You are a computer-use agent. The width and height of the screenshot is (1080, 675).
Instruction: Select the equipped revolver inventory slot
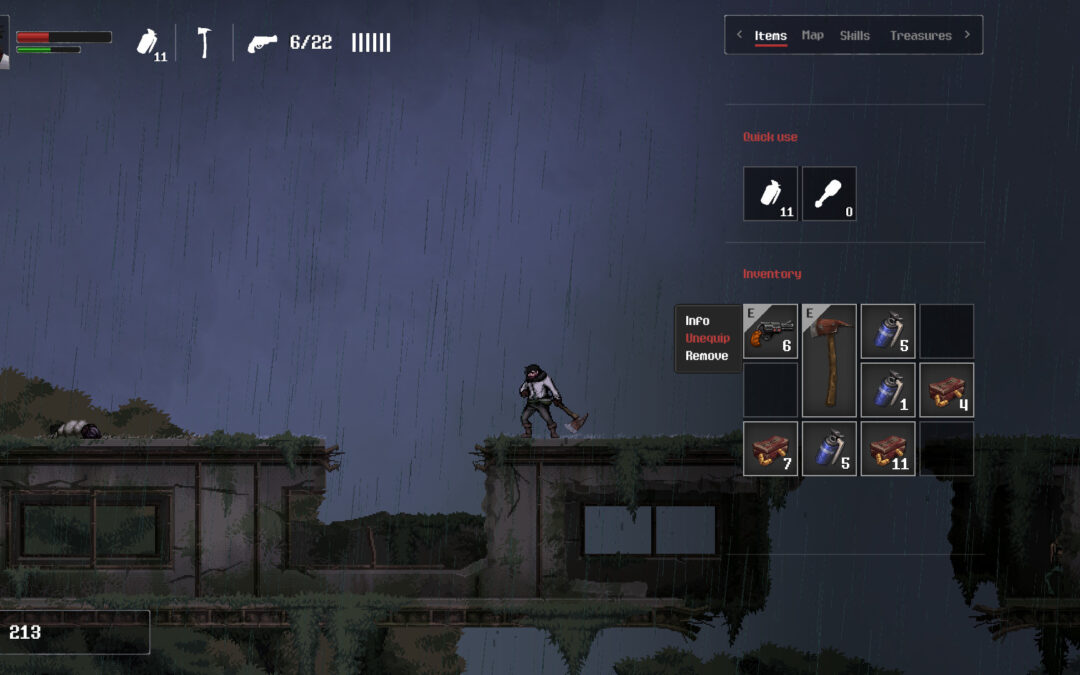coord(770,331)
